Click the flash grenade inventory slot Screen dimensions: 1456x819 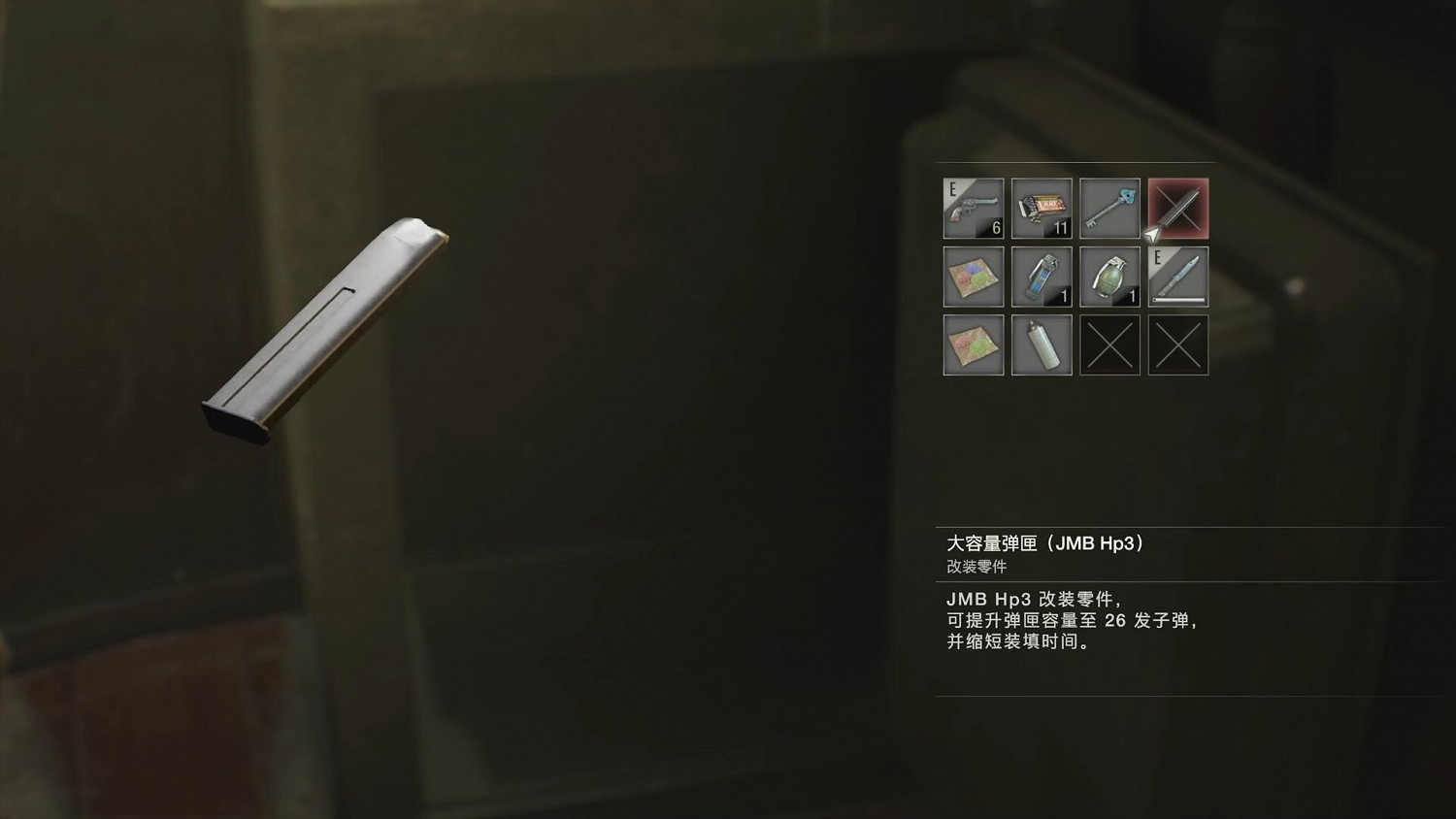point(1042,277)
